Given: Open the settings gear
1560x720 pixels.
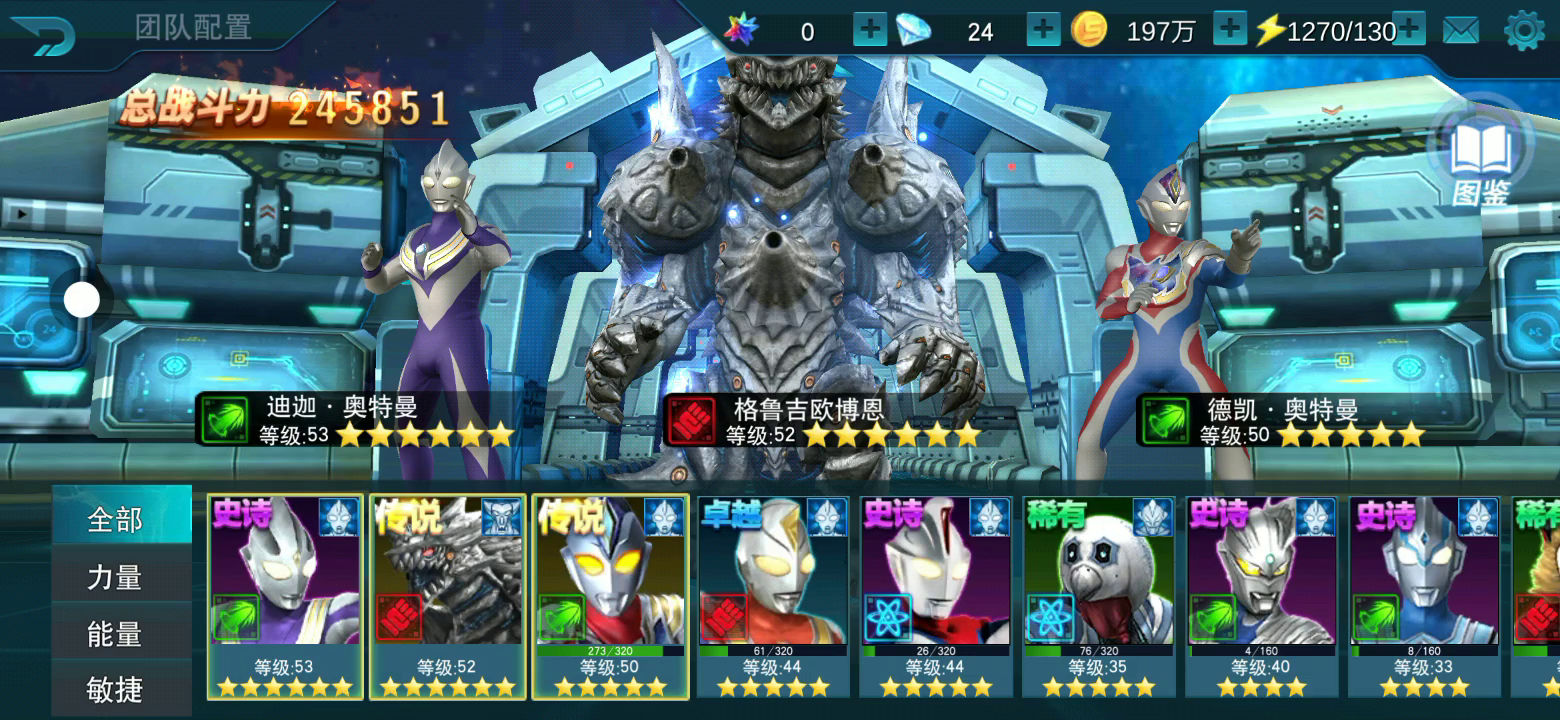Looking at the screenshot, I should coord(1524,31).
